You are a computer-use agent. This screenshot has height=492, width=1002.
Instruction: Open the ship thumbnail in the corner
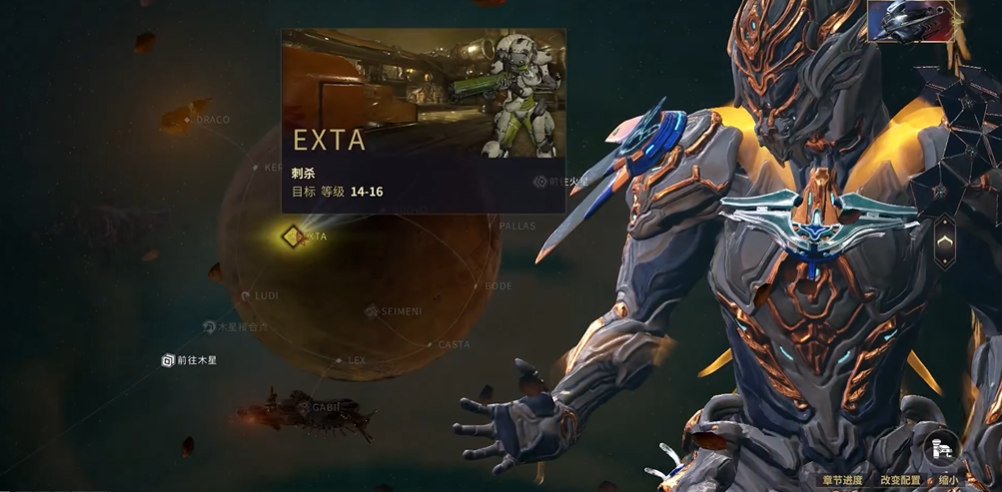coord(910,21)
